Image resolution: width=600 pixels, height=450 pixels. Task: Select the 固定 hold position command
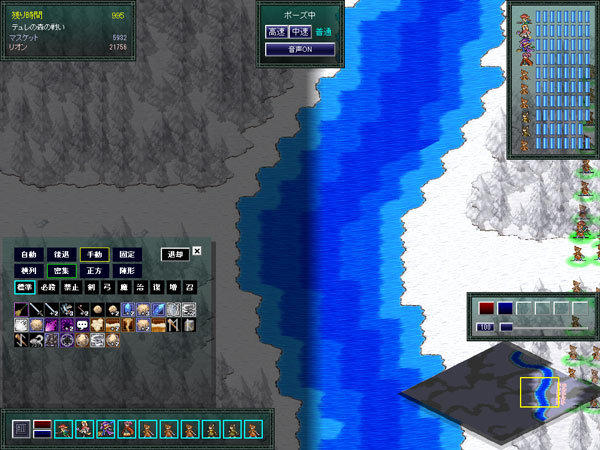pos(127,254)
